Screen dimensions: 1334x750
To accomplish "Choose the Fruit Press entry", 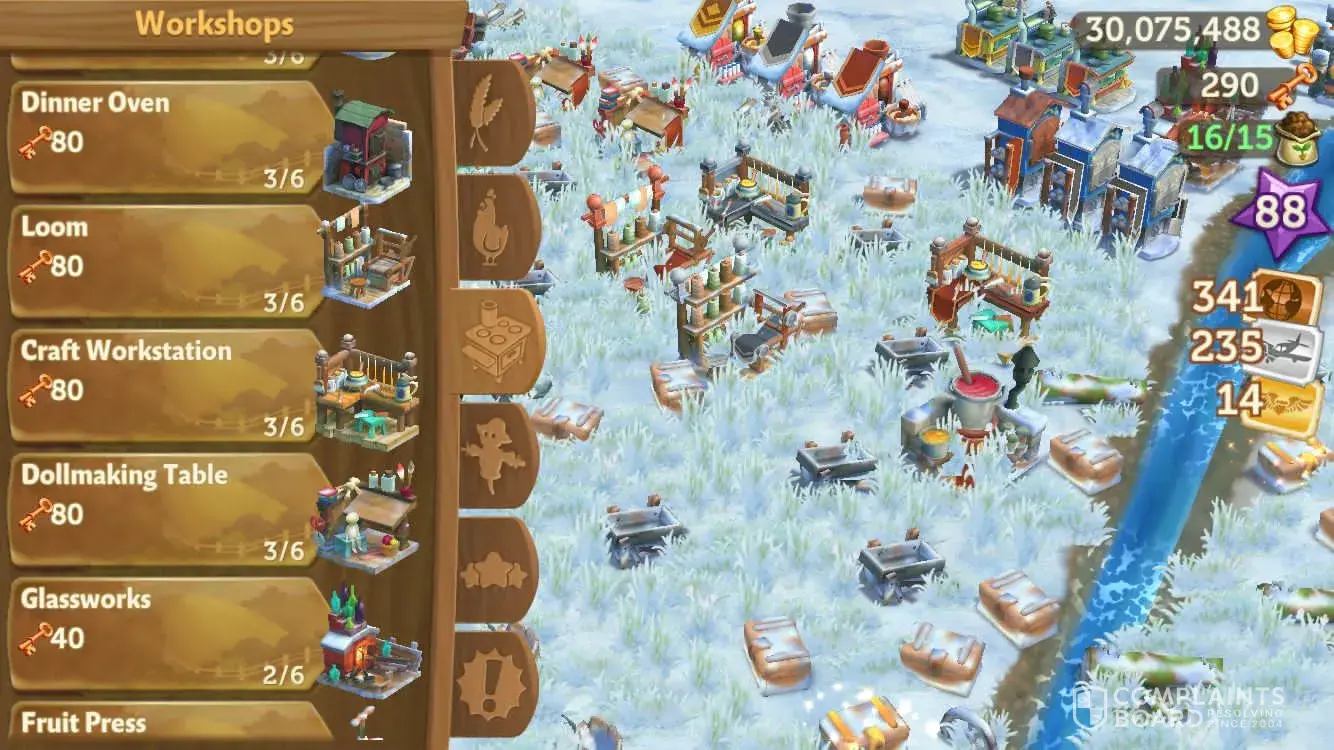I will [x=170, y=724].
